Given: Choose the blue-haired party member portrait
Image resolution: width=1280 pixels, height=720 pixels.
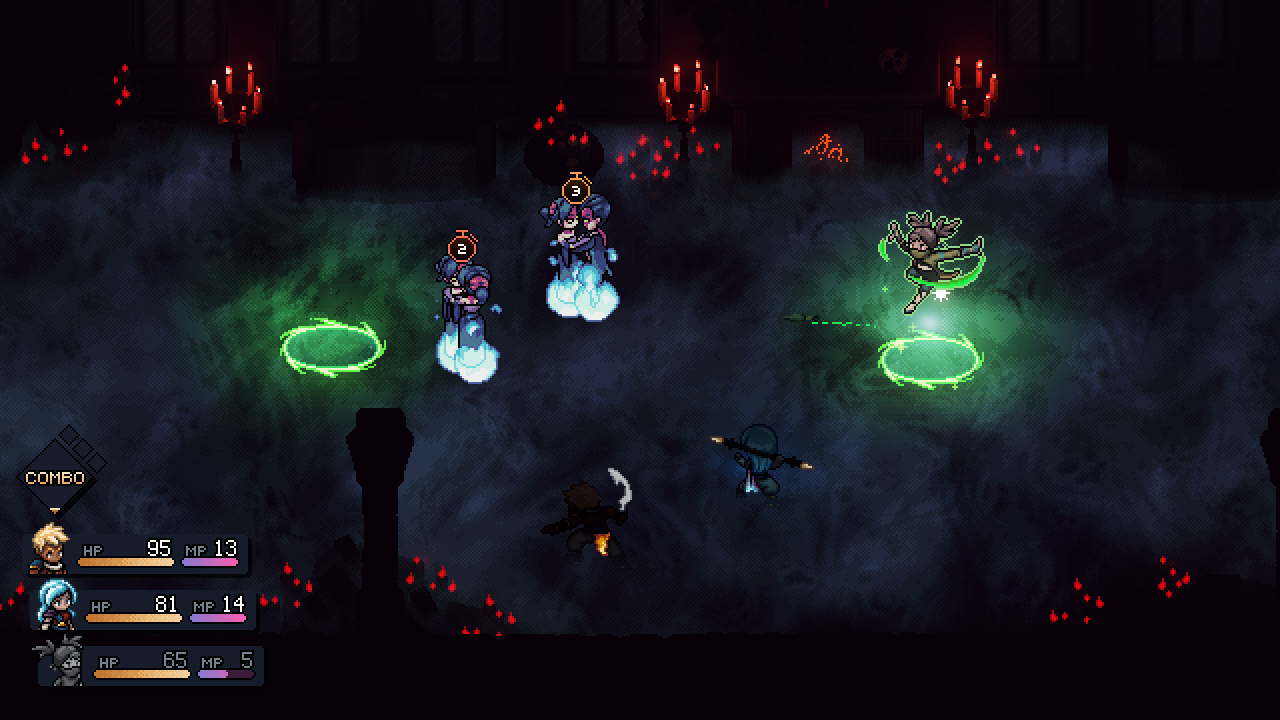Looking at the screenshot, I should 56,603.
